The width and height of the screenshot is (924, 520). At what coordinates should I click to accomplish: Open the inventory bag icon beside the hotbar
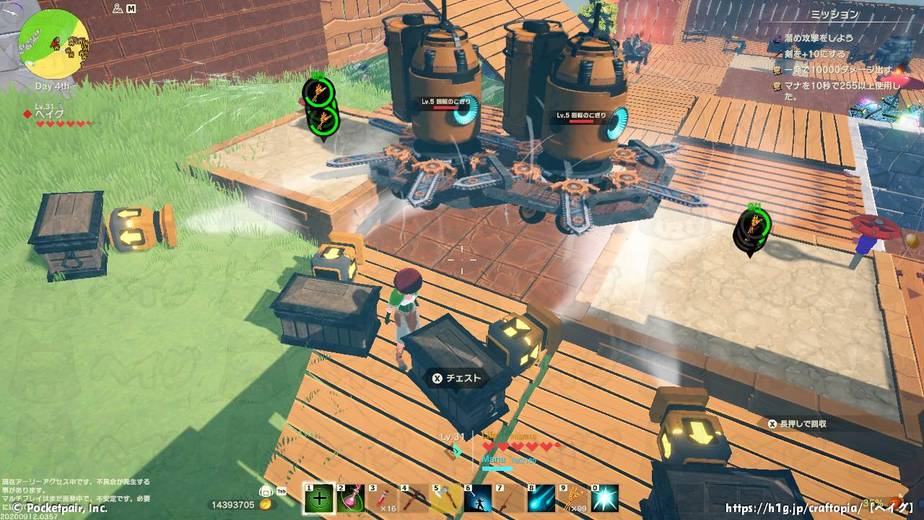click(x=267, y=491)
